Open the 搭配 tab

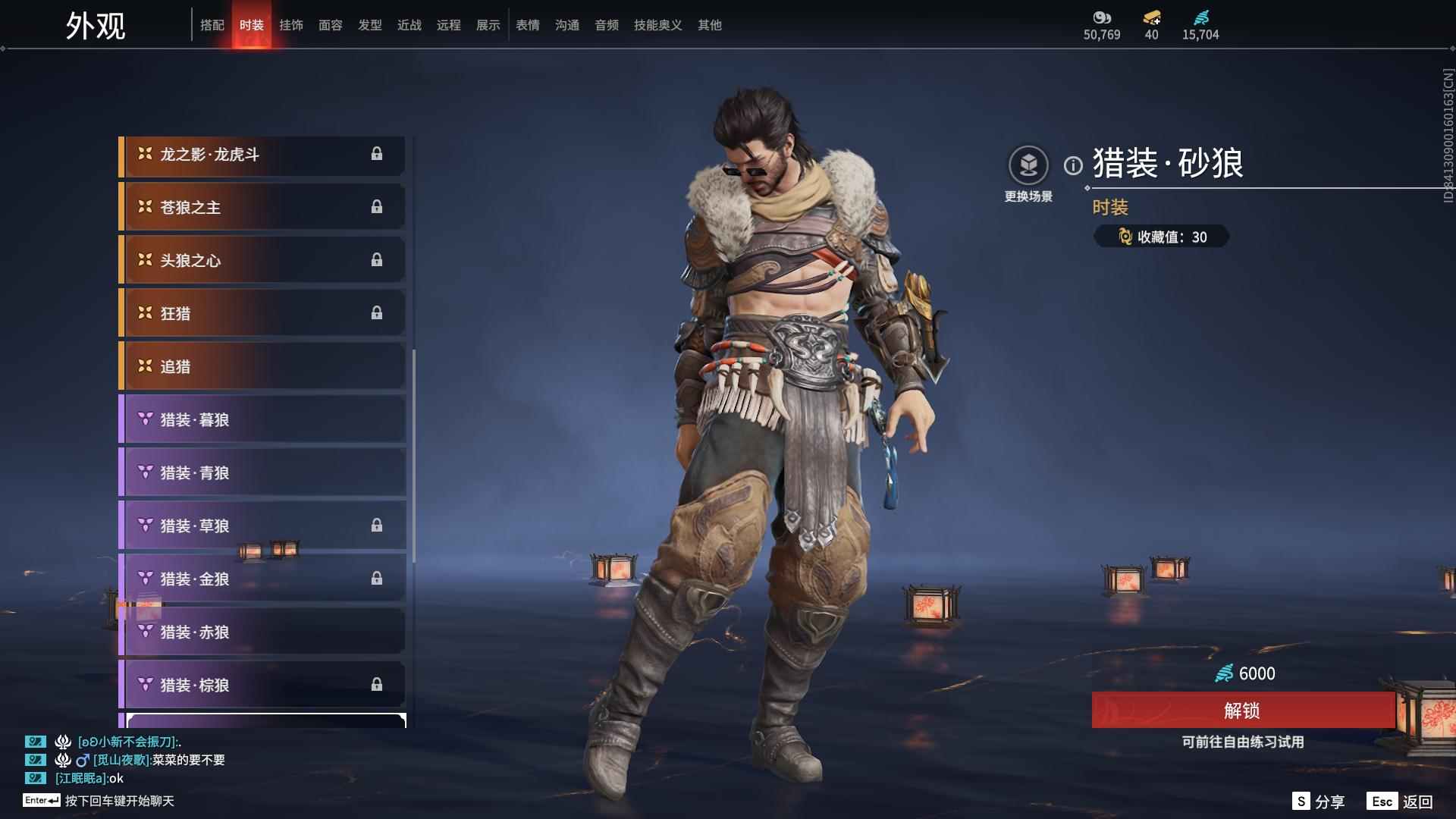pyautogui.click(x=213, y=25)
